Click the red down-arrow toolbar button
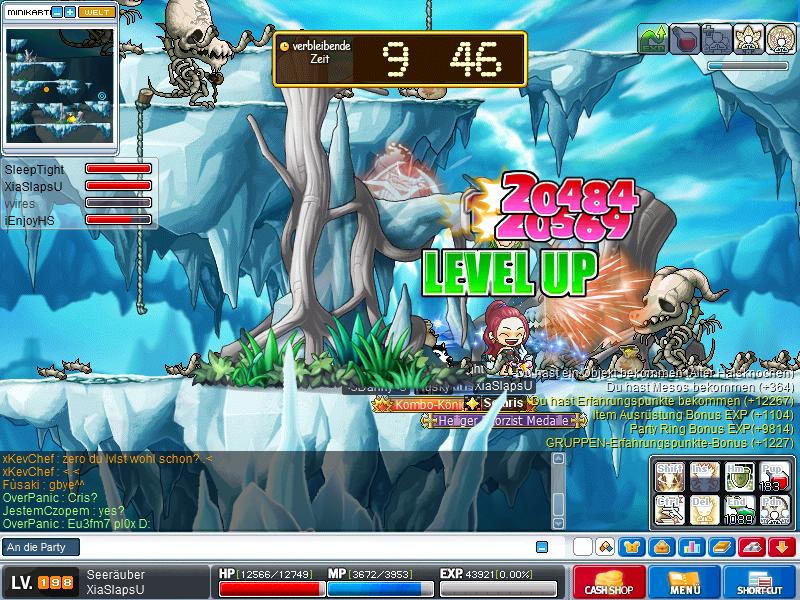This screenshot has width=800, height=600. tap(783, 547)
